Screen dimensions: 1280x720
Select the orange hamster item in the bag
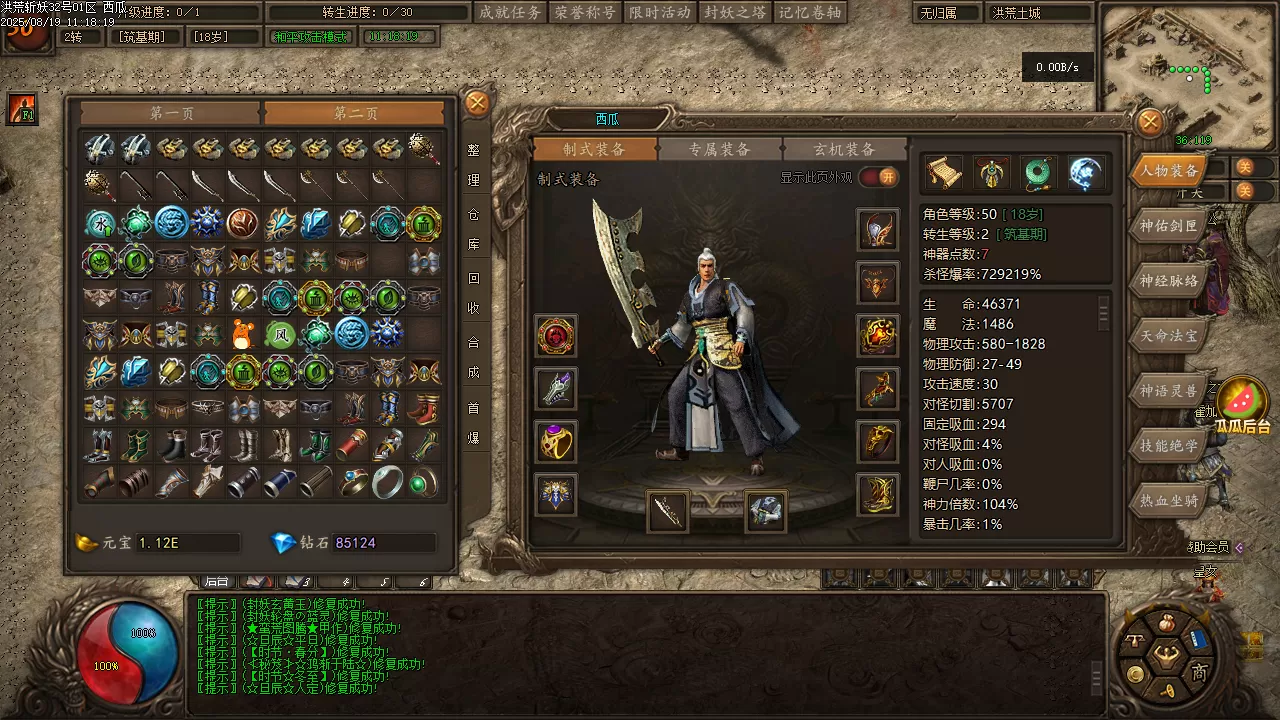(242, 334)
